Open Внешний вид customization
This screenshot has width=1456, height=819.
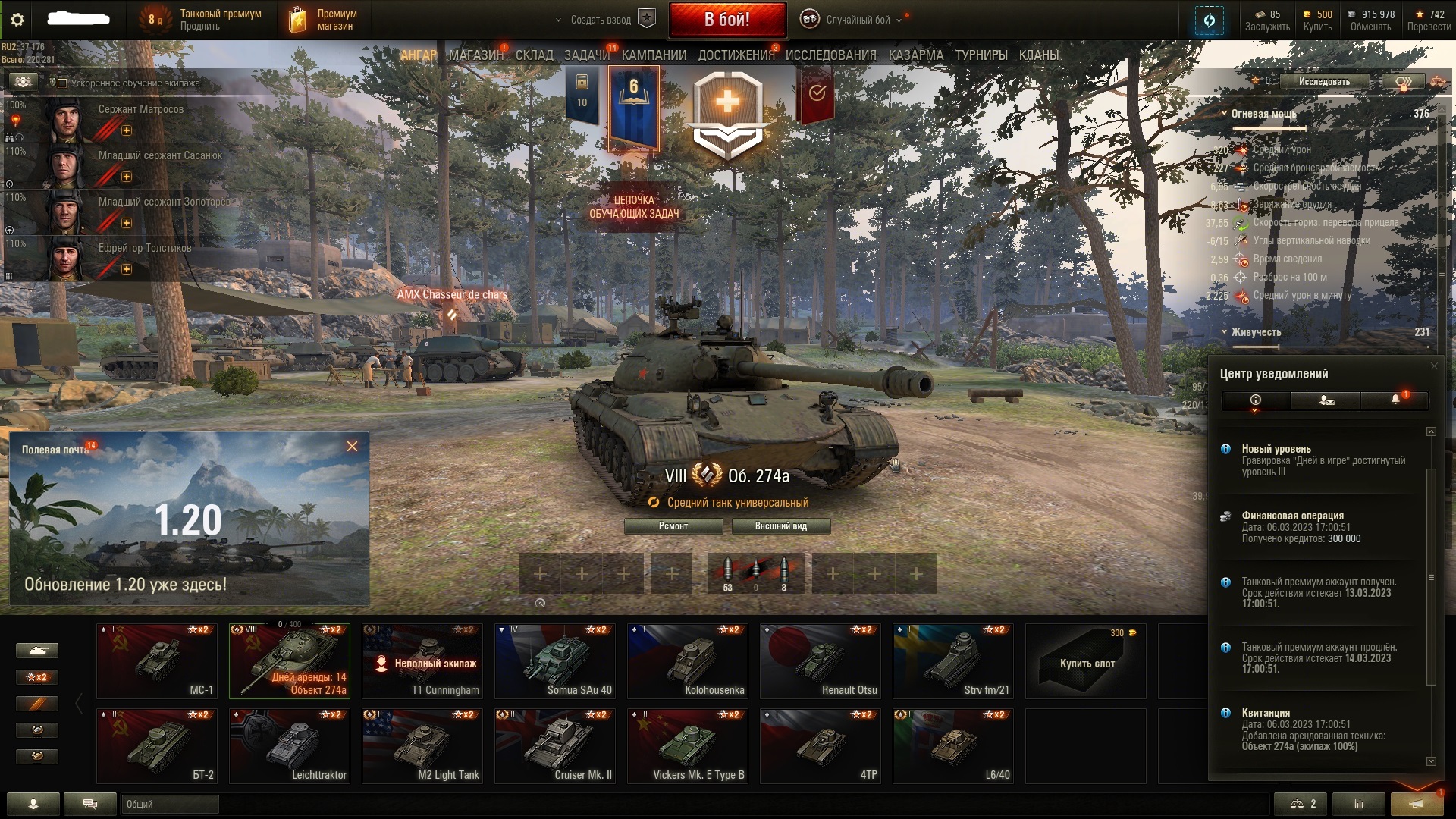click(780, 526)
